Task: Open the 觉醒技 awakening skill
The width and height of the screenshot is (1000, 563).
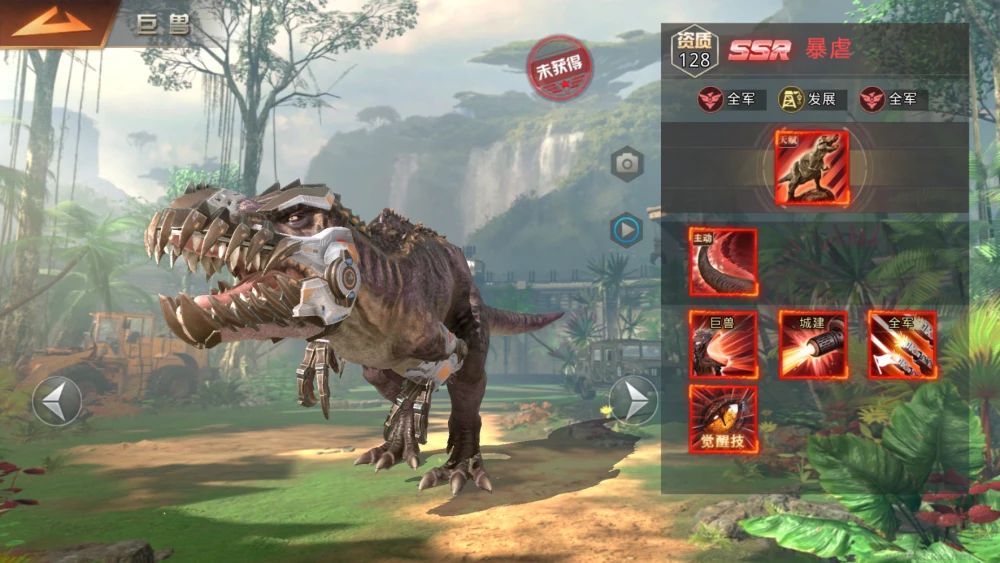Action: click(x=723, y=419)
